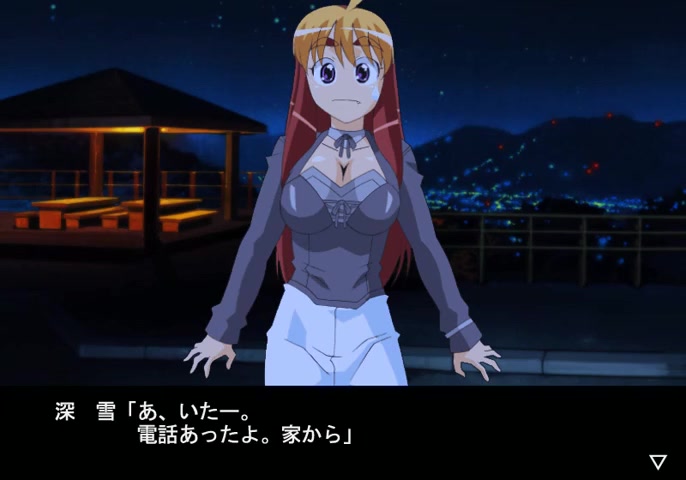Screen dimensions: 686x480
Task: Click the dialogue advance triangle arrow
Action: tap(658, 461)
